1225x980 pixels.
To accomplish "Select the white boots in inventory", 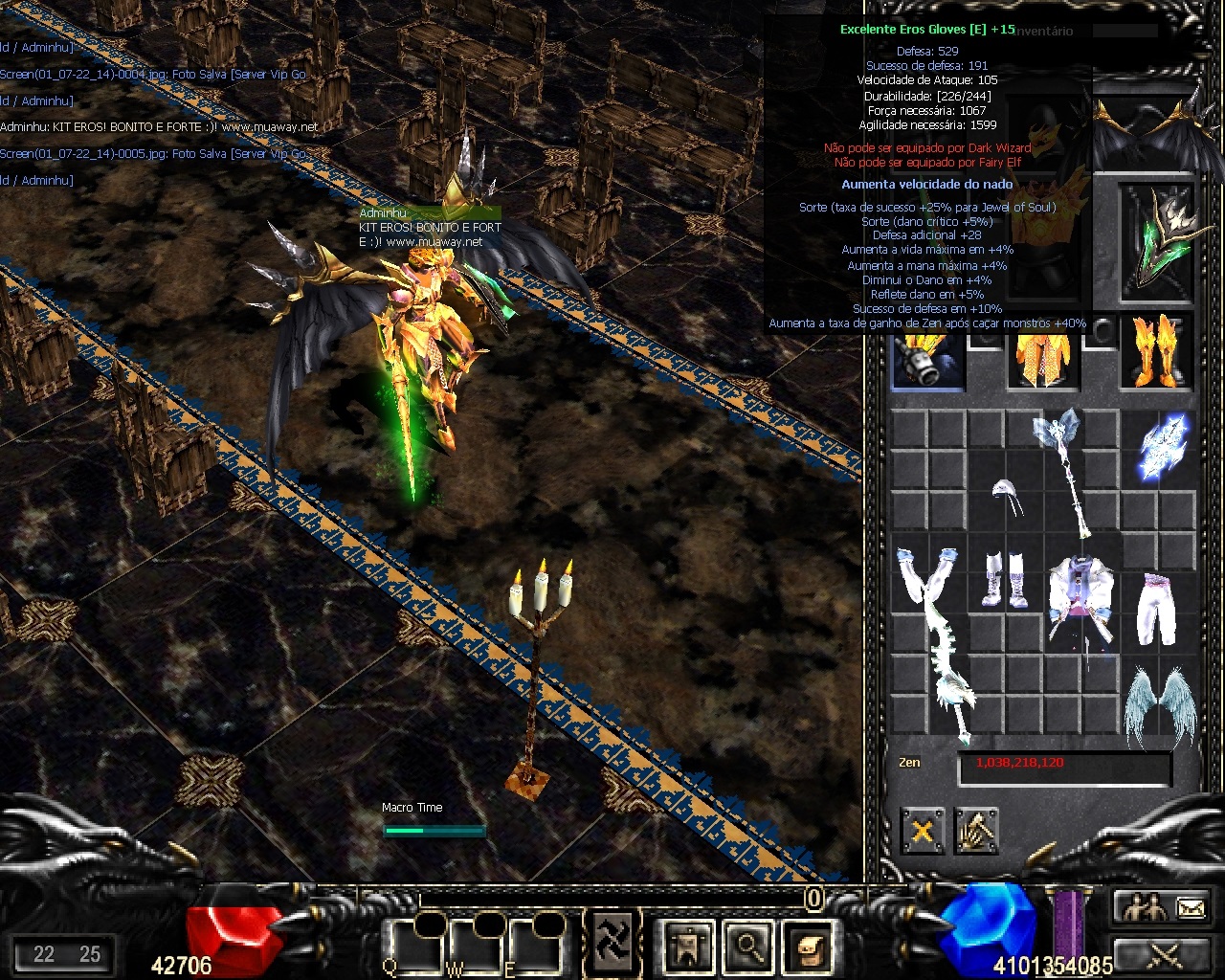I will coord(1005,580).
